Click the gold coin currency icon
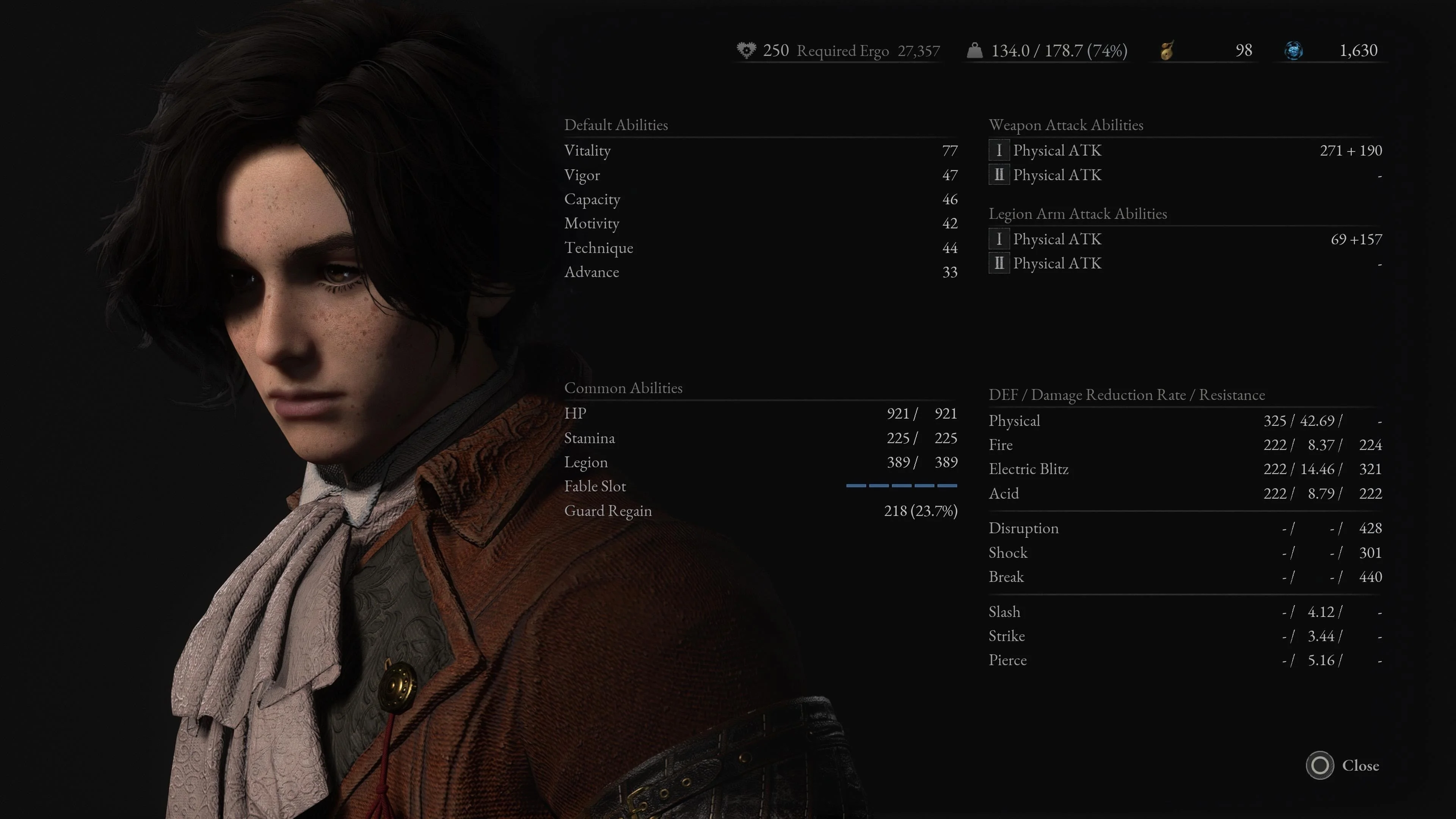 coord(1166,50)
